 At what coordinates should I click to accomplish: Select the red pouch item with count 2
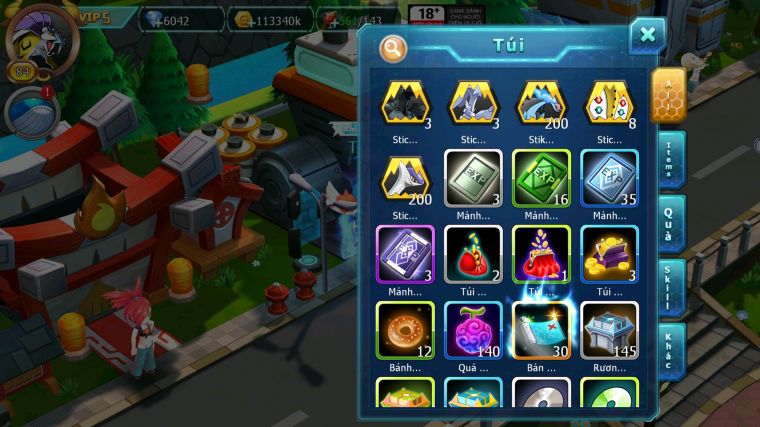tap(473, 254)
